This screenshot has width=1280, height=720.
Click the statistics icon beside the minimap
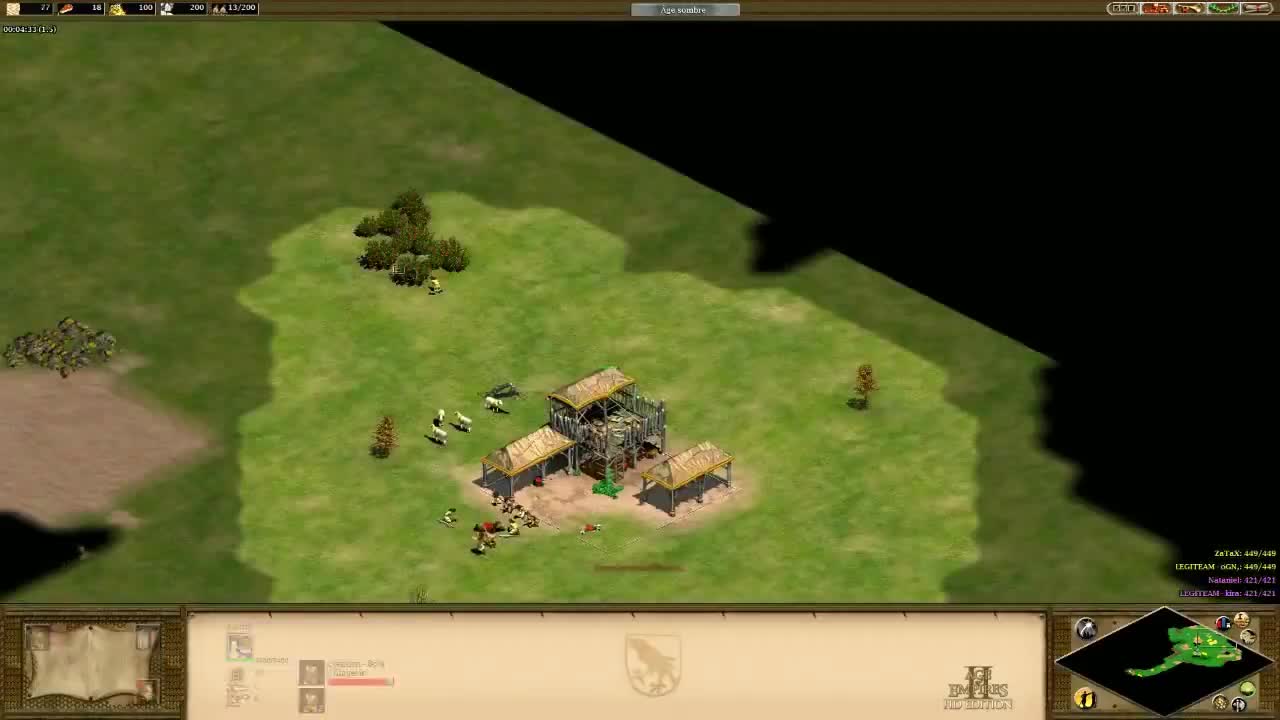click(1241, 619)
